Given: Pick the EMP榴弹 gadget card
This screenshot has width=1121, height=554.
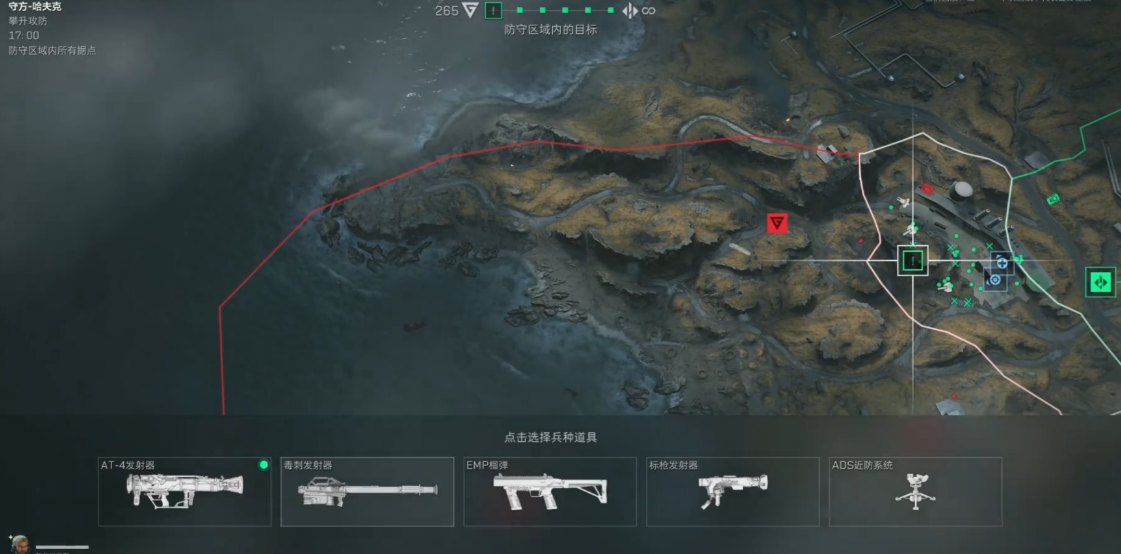Looking at the screenshot, I should pos(550,491).
